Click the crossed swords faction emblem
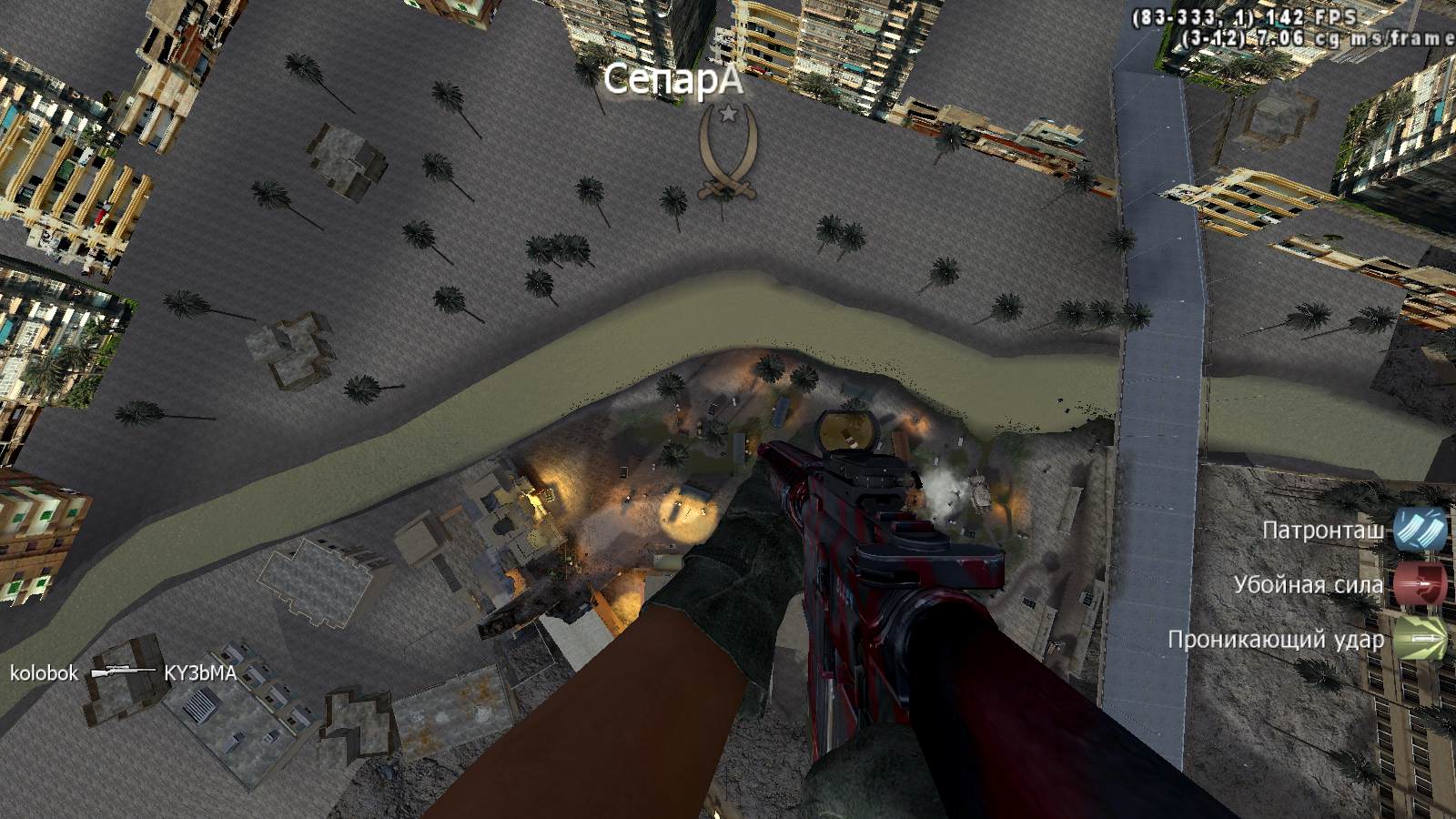The height and width of the screenshot is (819, 1456). point(727,153)
